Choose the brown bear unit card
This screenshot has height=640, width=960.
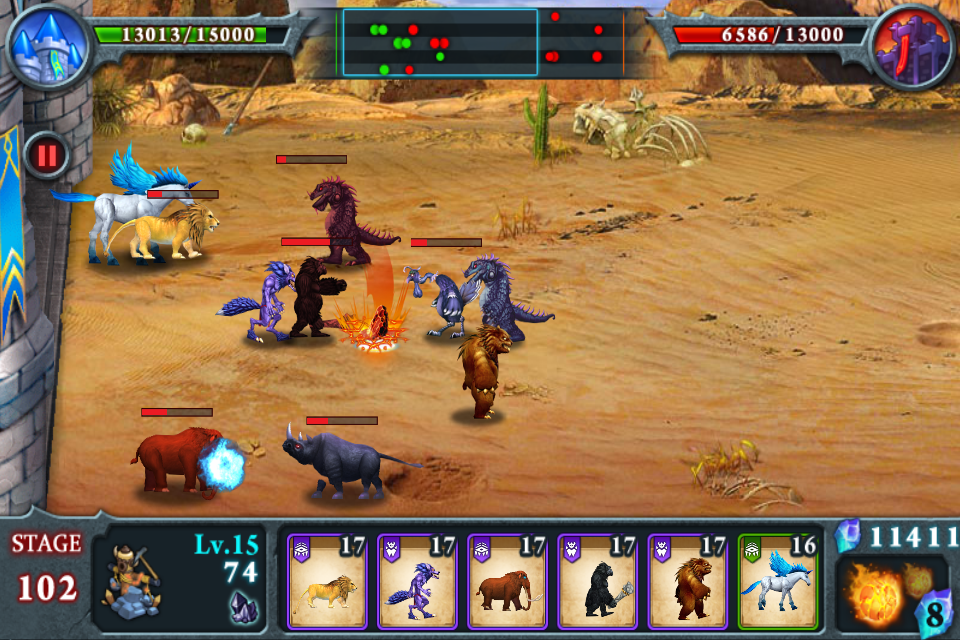click(x=687, y=582)
